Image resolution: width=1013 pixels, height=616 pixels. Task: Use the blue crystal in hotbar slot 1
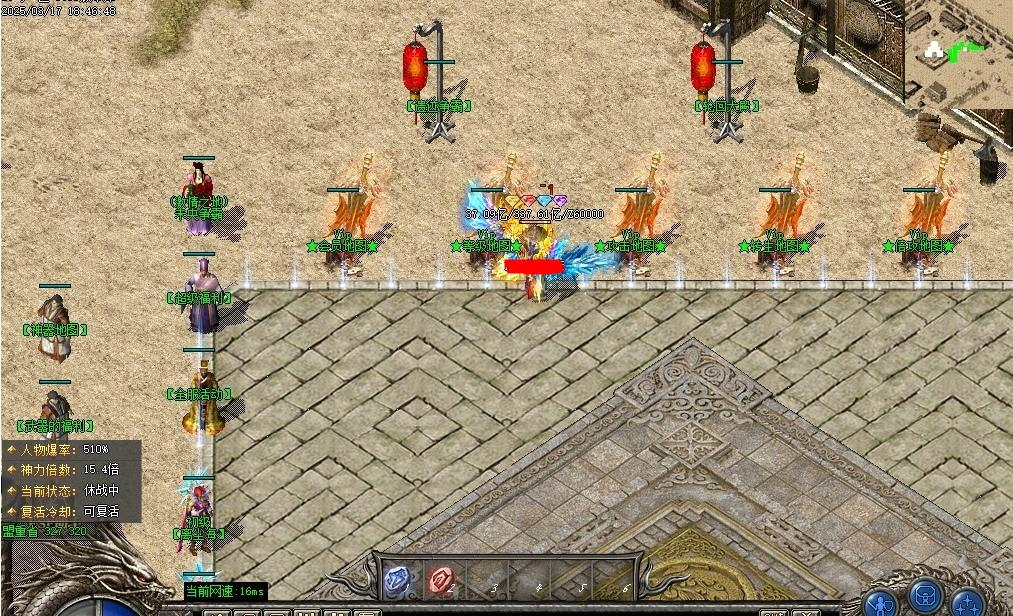[x=398, y=581]
